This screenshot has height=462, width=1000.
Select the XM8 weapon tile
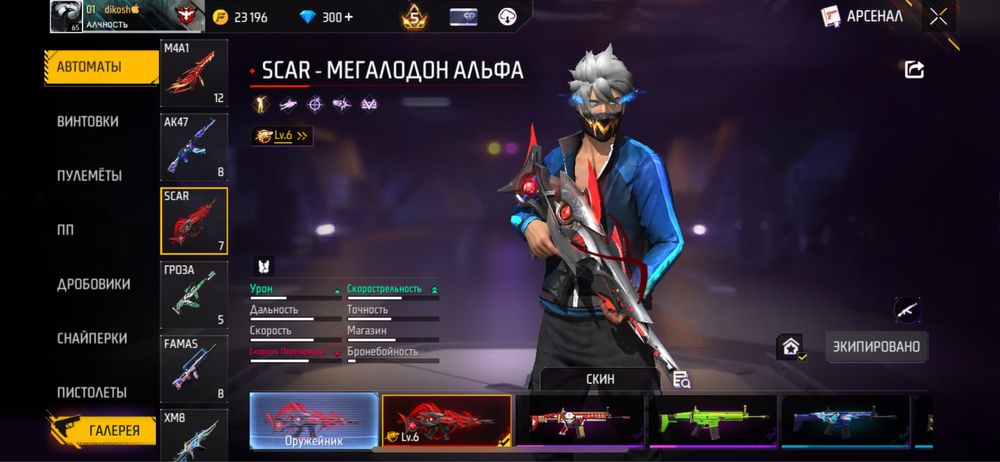point(194,432)
